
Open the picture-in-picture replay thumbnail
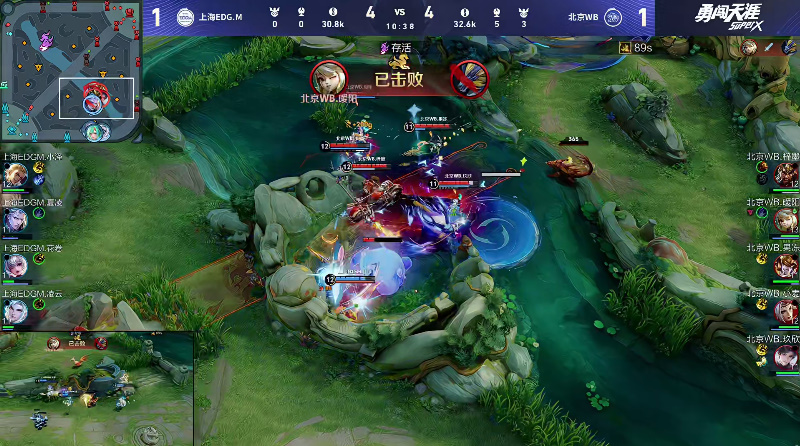tap(96, 388)
